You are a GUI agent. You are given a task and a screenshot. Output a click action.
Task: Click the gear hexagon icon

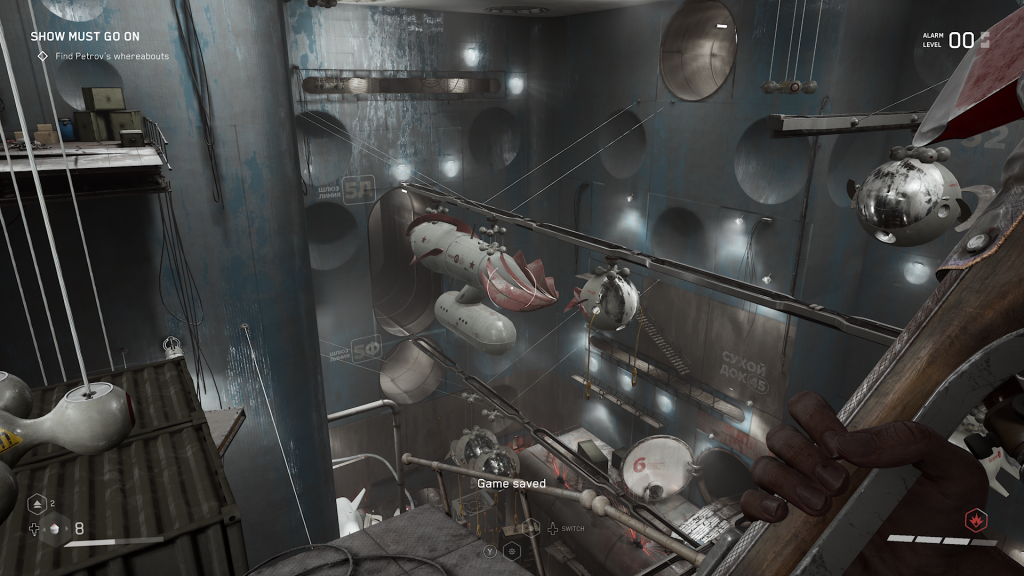tap(511, 551)
